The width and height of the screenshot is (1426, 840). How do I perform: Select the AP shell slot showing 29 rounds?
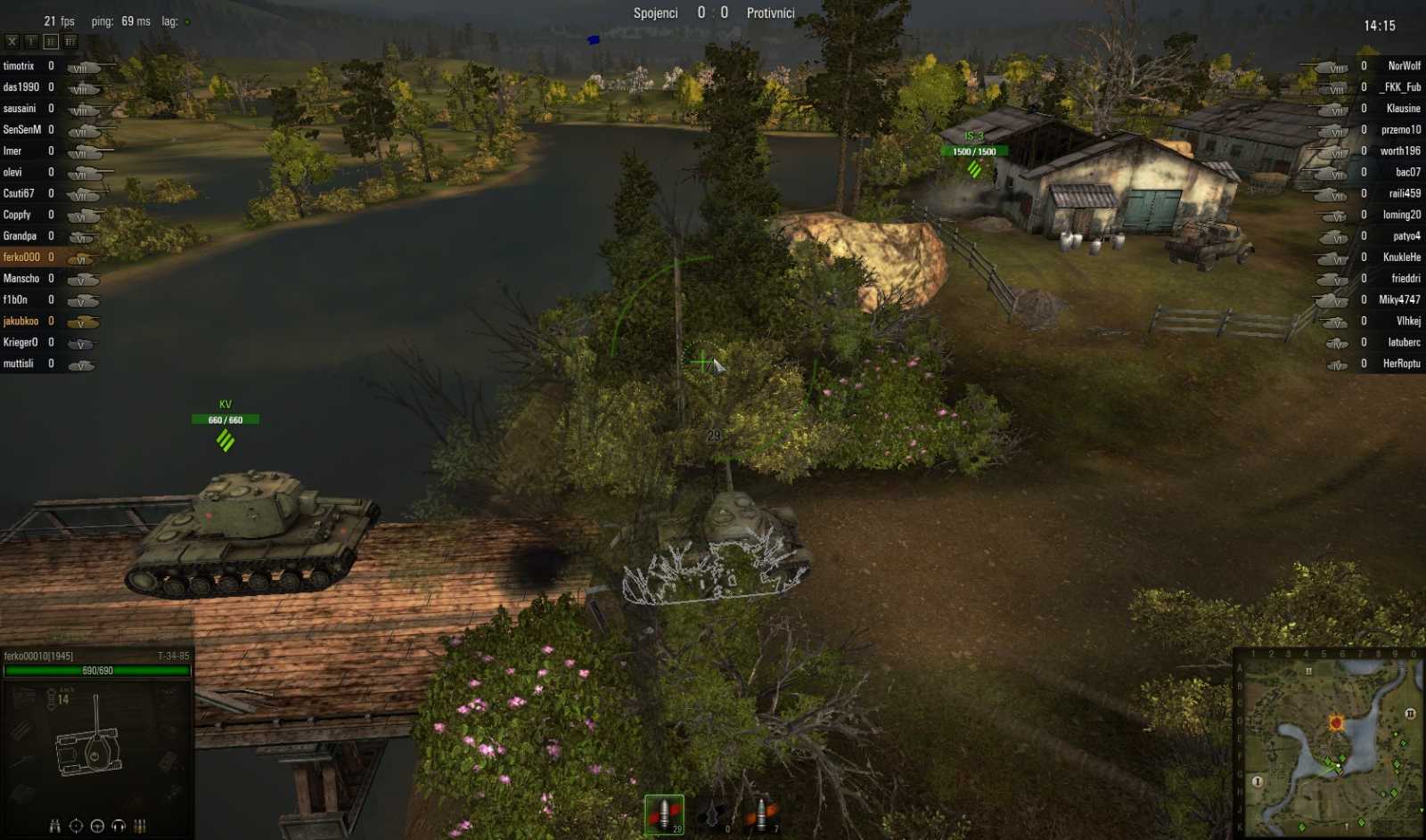(x=663, y=812)
